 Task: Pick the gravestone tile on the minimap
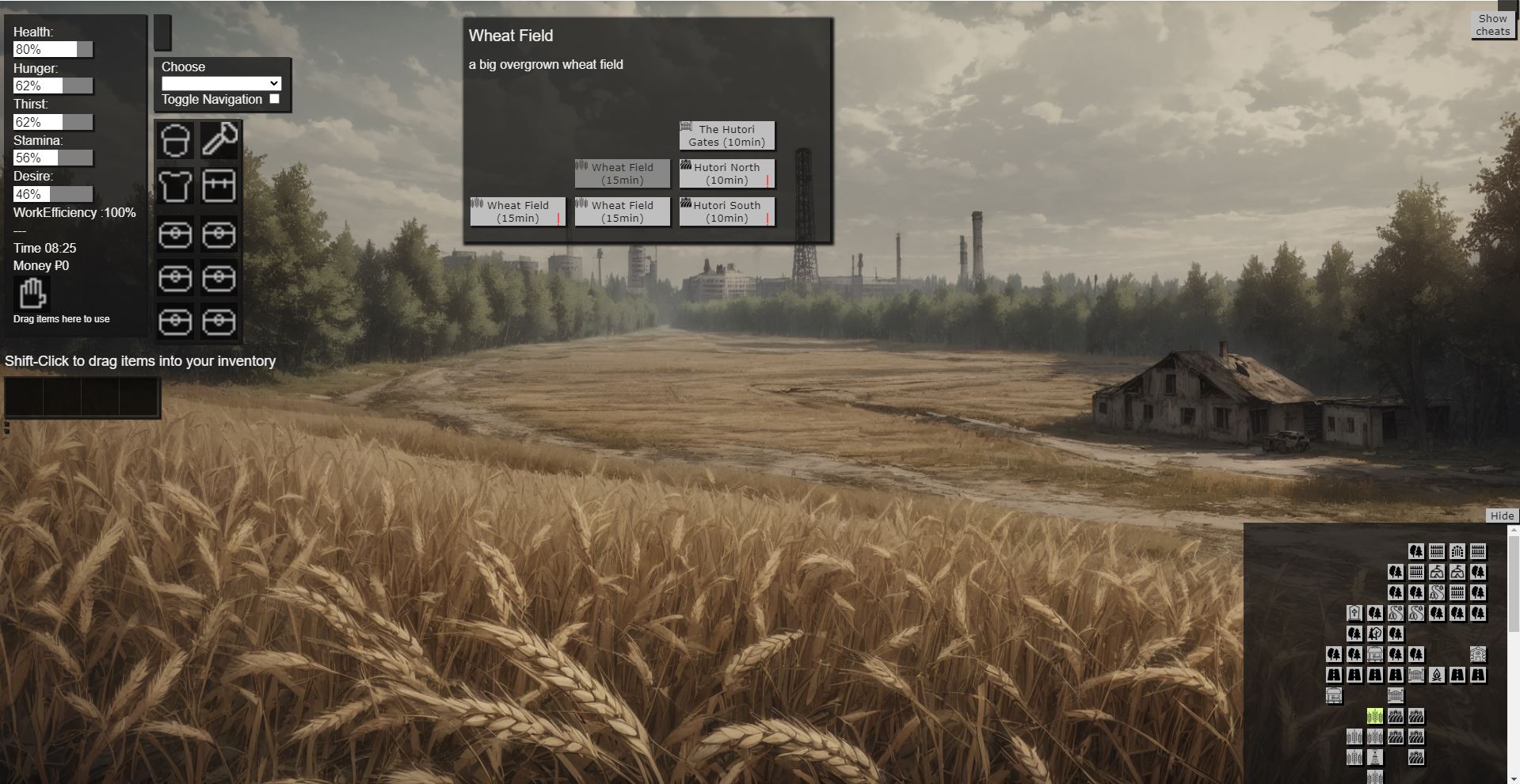click(1354, 614)
